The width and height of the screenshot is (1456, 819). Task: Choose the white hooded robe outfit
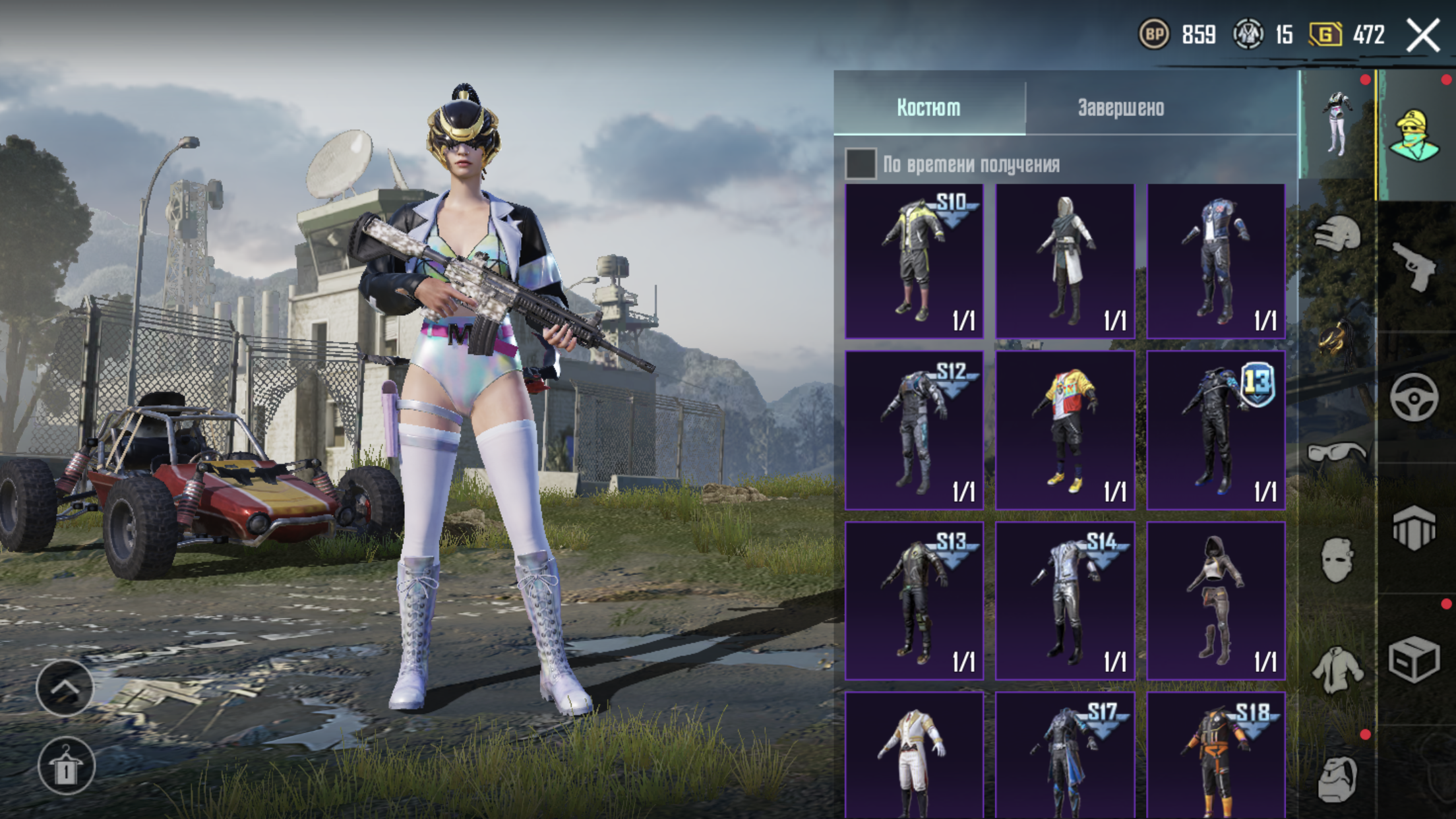[1064, 261]
